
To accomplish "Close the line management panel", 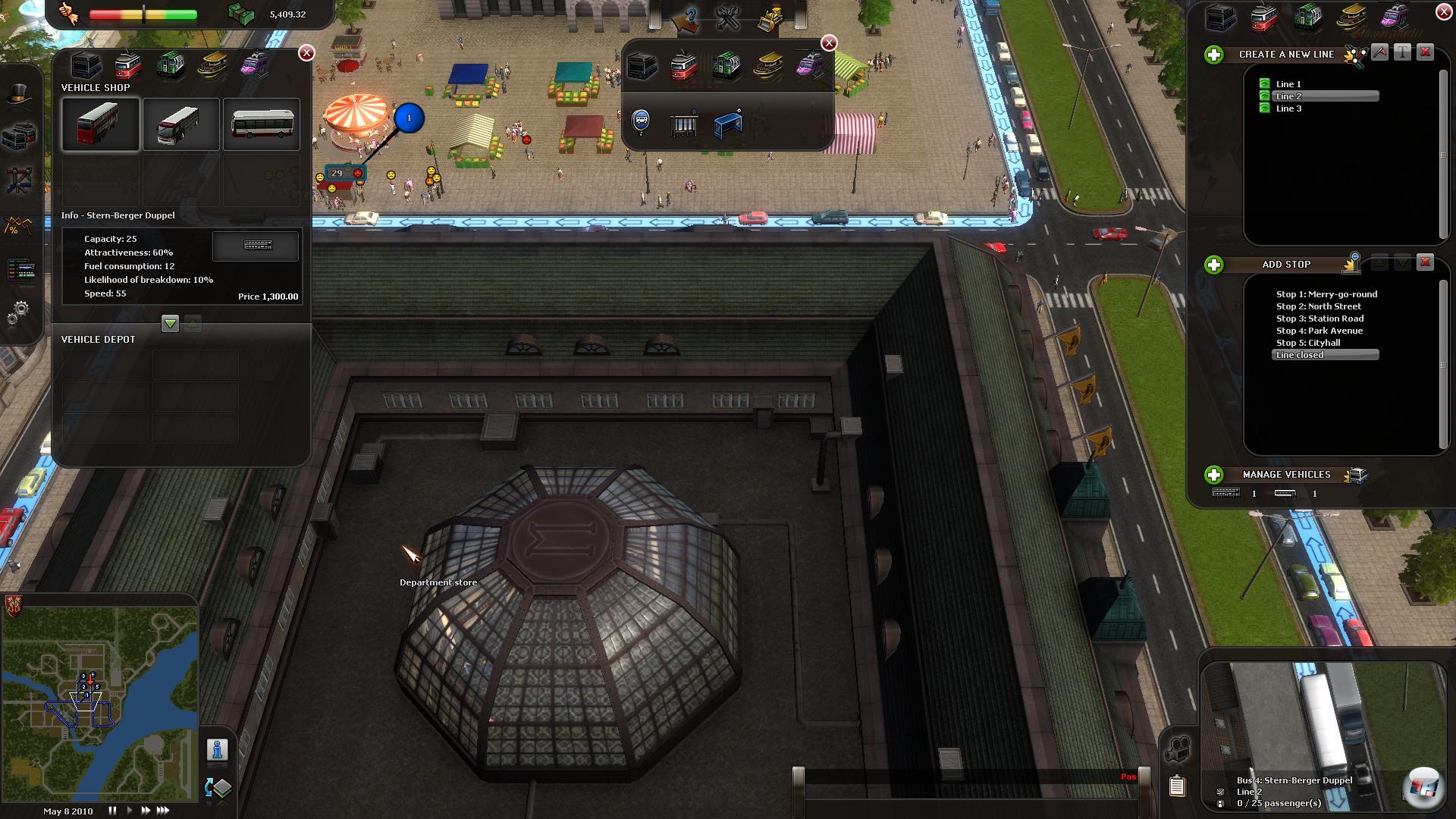I will (x=1443, y=12).
